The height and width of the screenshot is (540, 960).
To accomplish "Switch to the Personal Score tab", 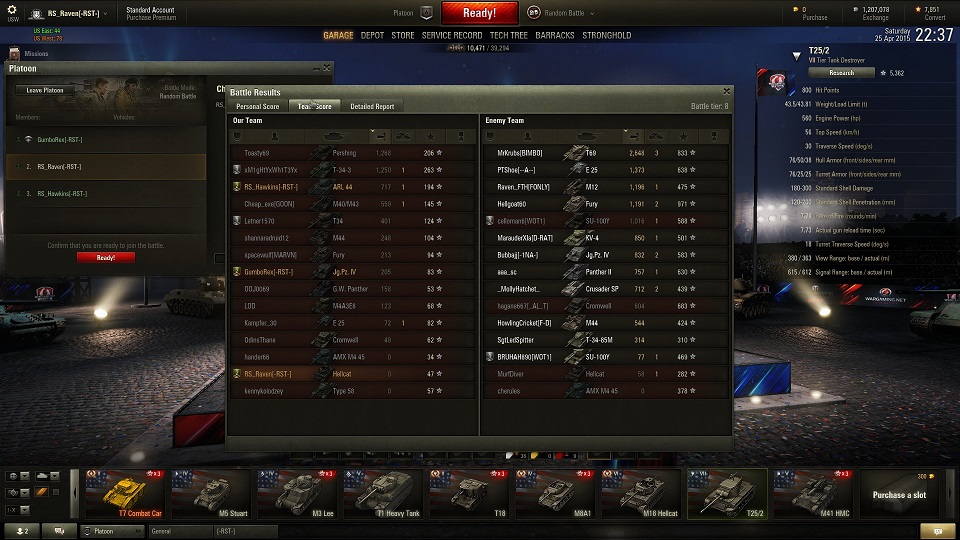I will coord(257,106).
